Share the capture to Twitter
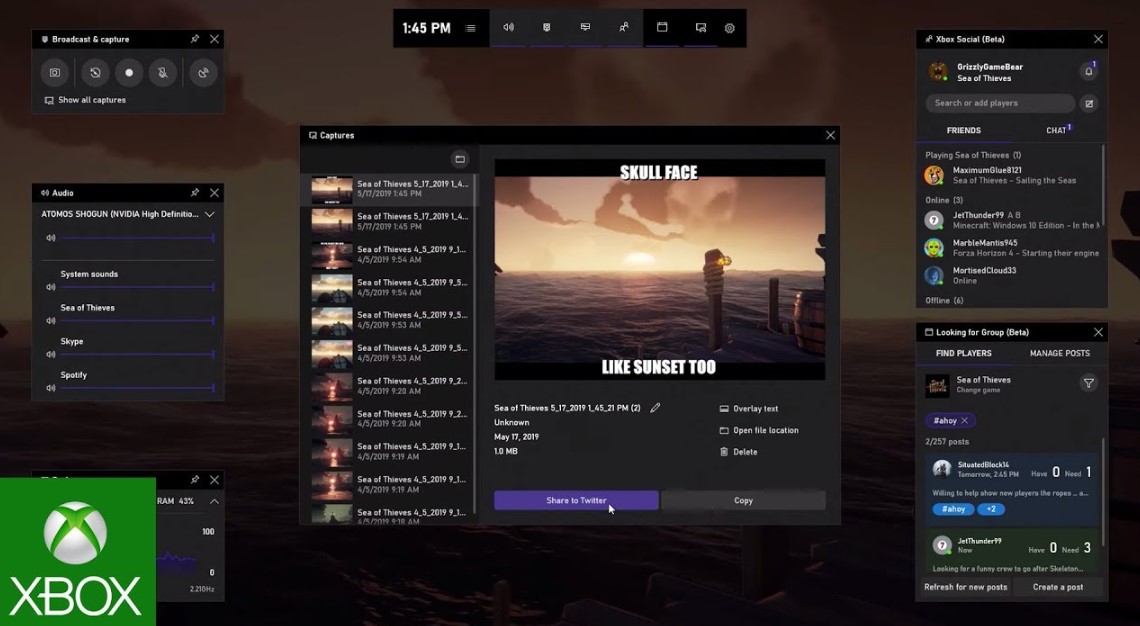The width and height of the screenshot is (1140, 626). click(576, 500)
